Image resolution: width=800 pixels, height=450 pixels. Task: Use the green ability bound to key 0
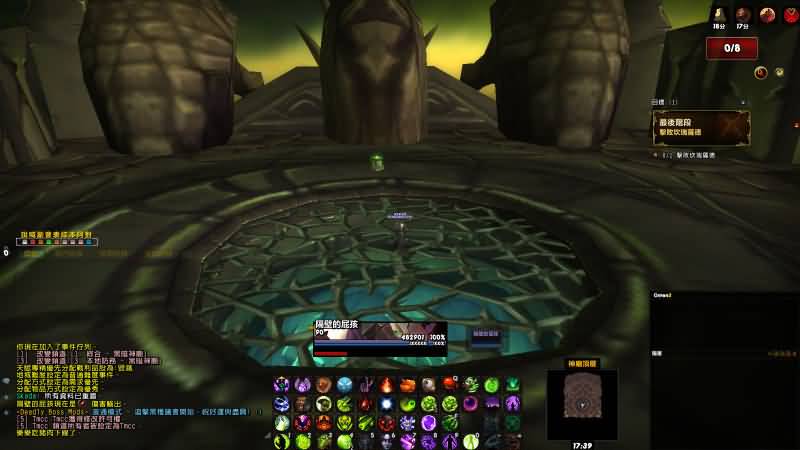pyautogui.click(x=470, y=440)
